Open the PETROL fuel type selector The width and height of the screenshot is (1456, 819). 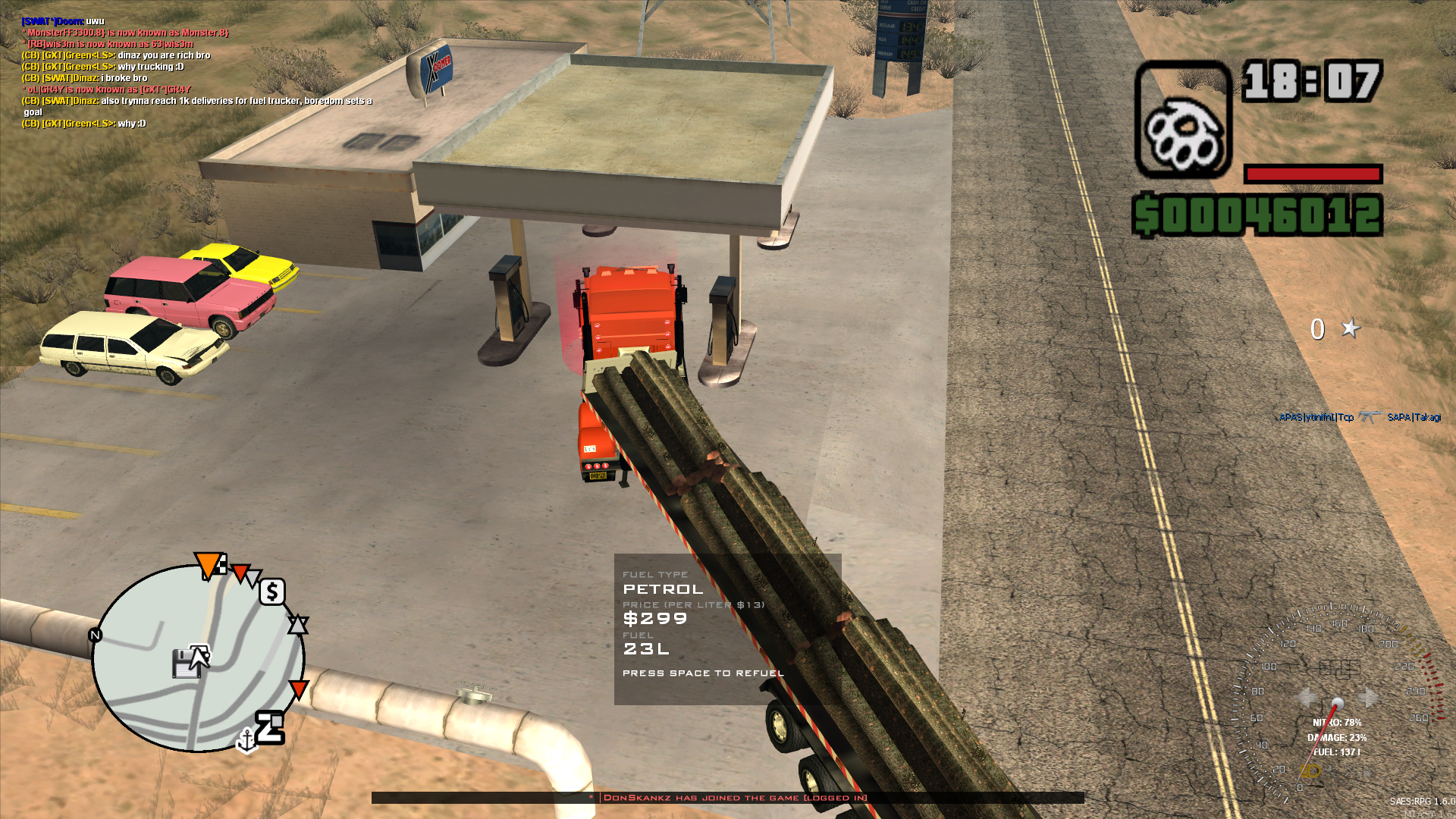point(663,588)
